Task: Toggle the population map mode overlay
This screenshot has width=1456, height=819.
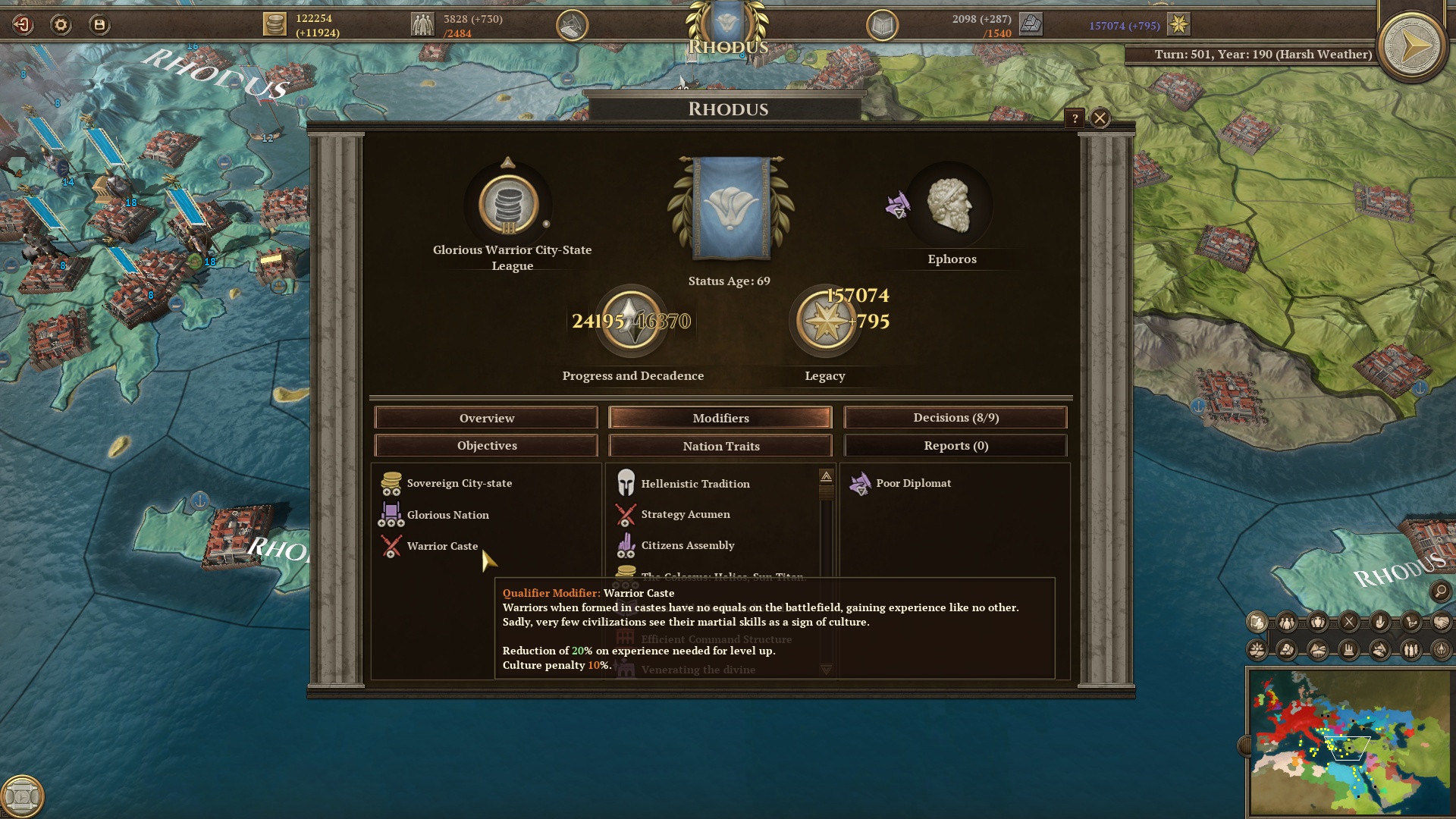Action: coord(1287,622)
